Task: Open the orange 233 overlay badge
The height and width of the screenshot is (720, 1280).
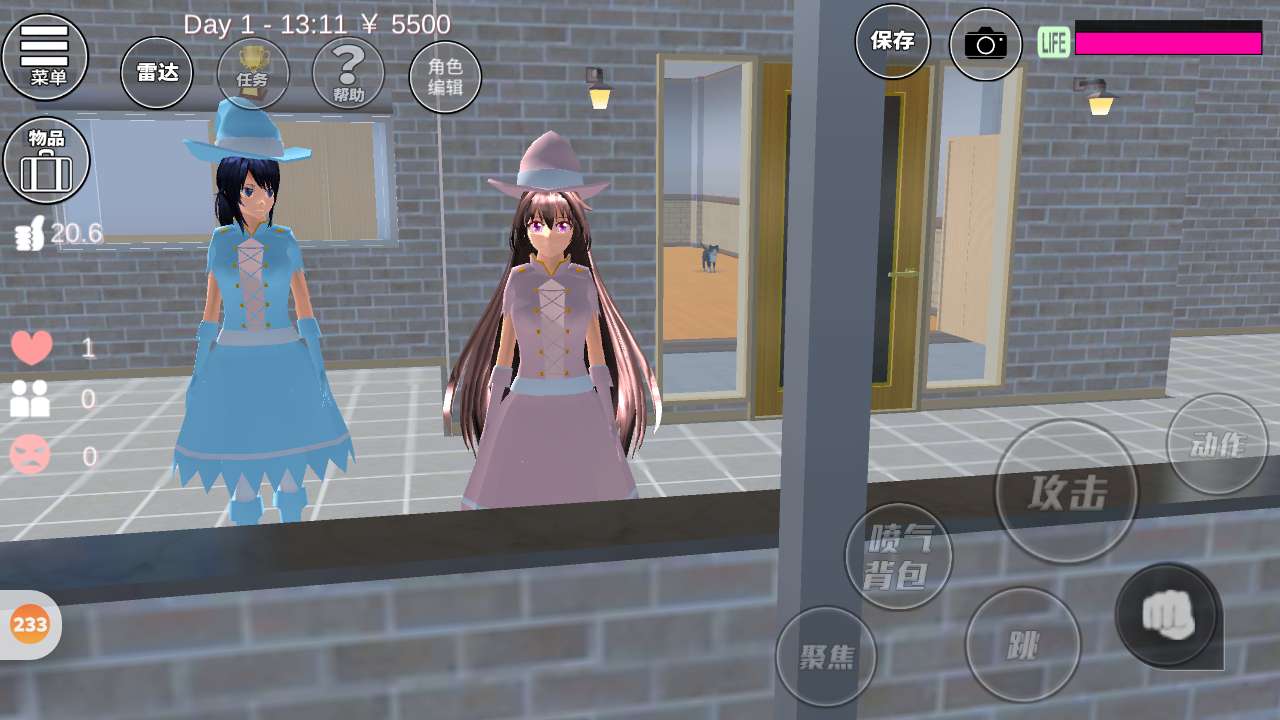Action: (30, 625)
